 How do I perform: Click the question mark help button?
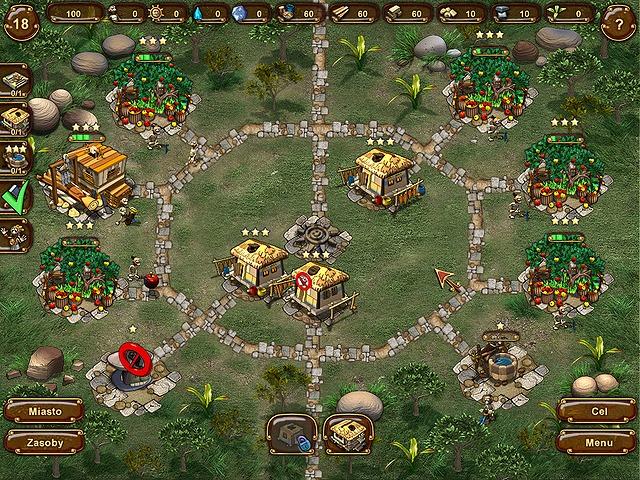pos(619,19)
